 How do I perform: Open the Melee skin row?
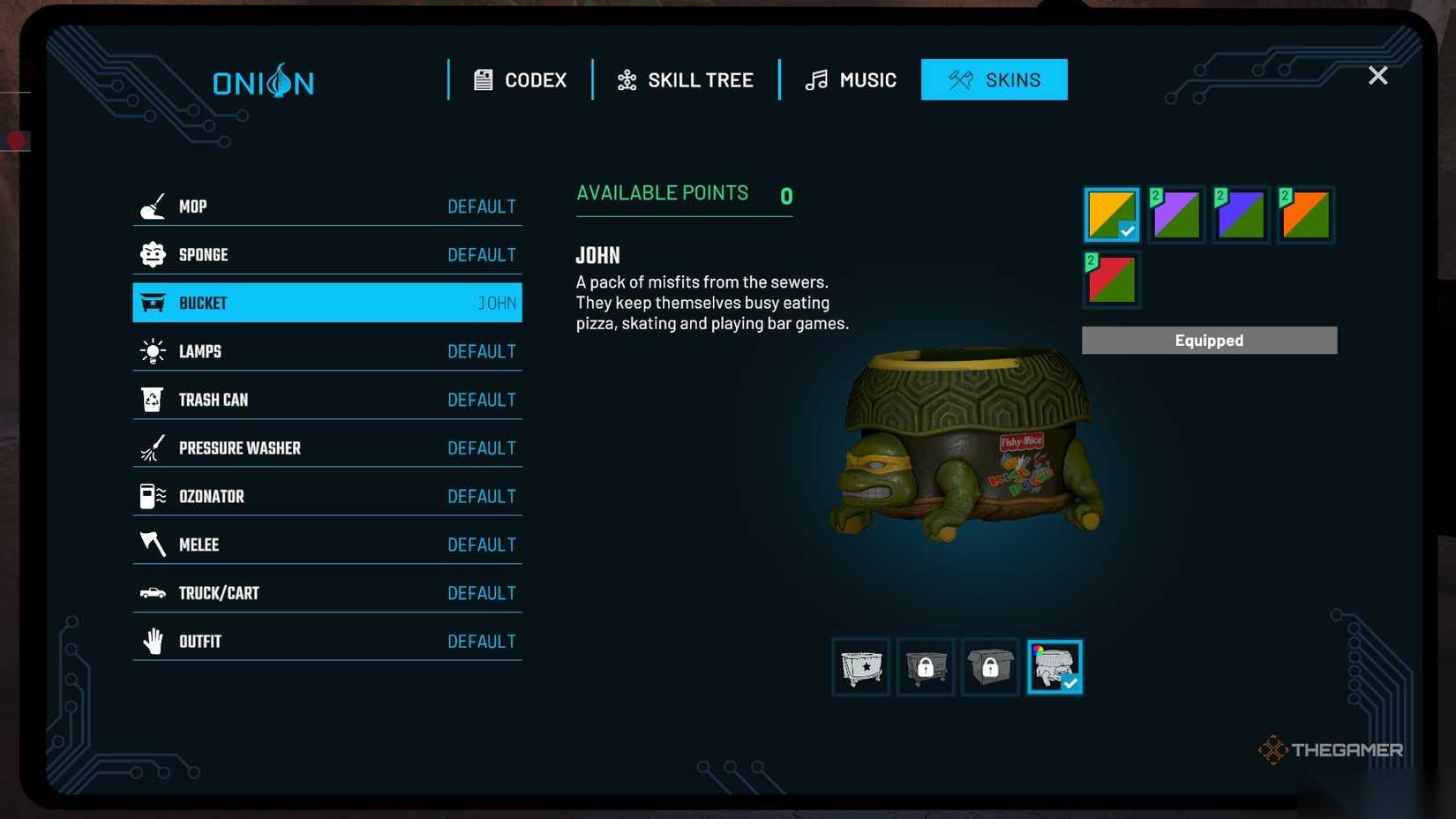pyautogui.click(x=326, y=545)
